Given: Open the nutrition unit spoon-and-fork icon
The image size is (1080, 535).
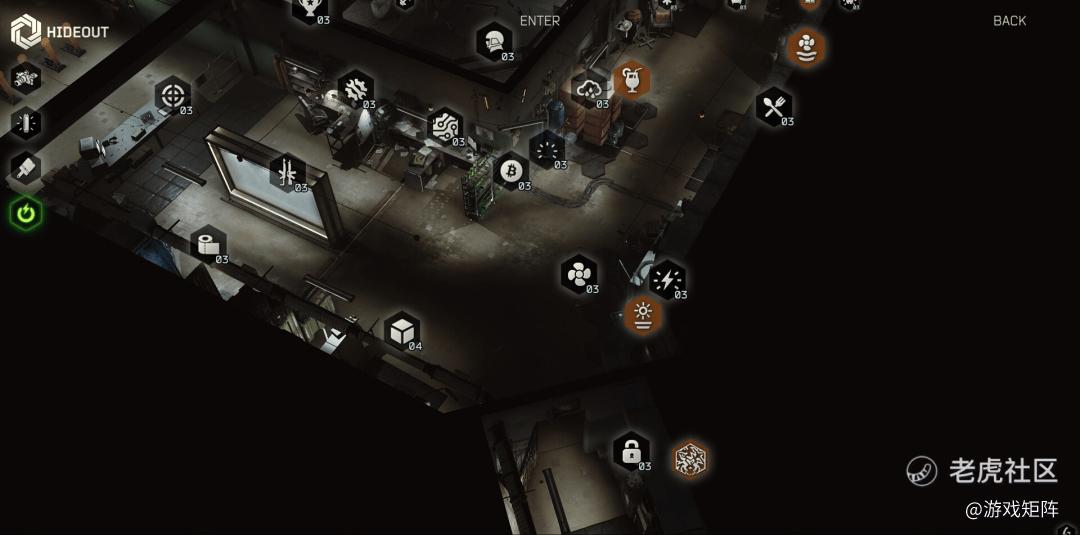Looking at the screenshot, I should [x=773, y=107].
